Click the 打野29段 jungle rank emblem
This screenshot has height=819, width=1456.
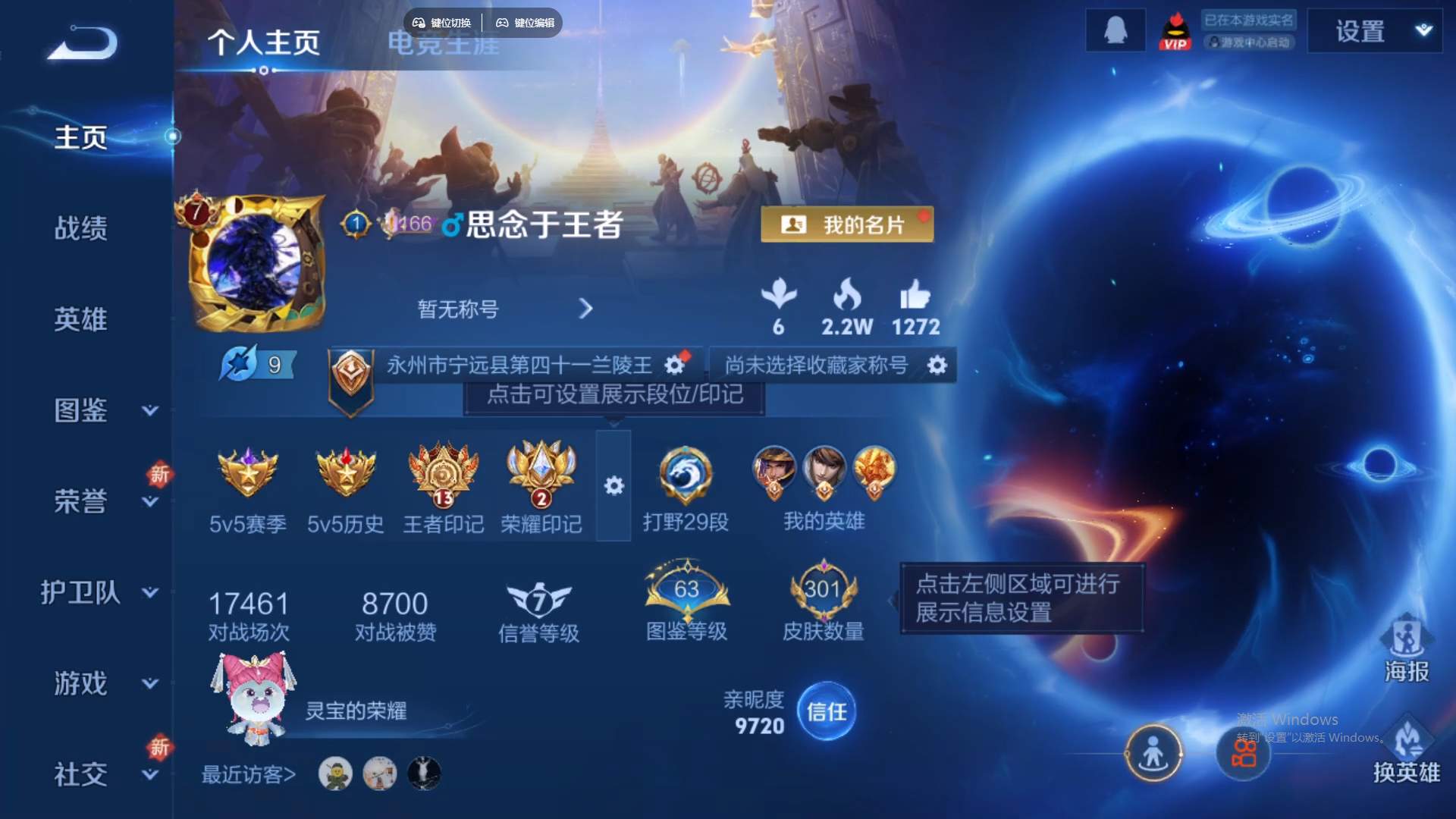point(685,474)
